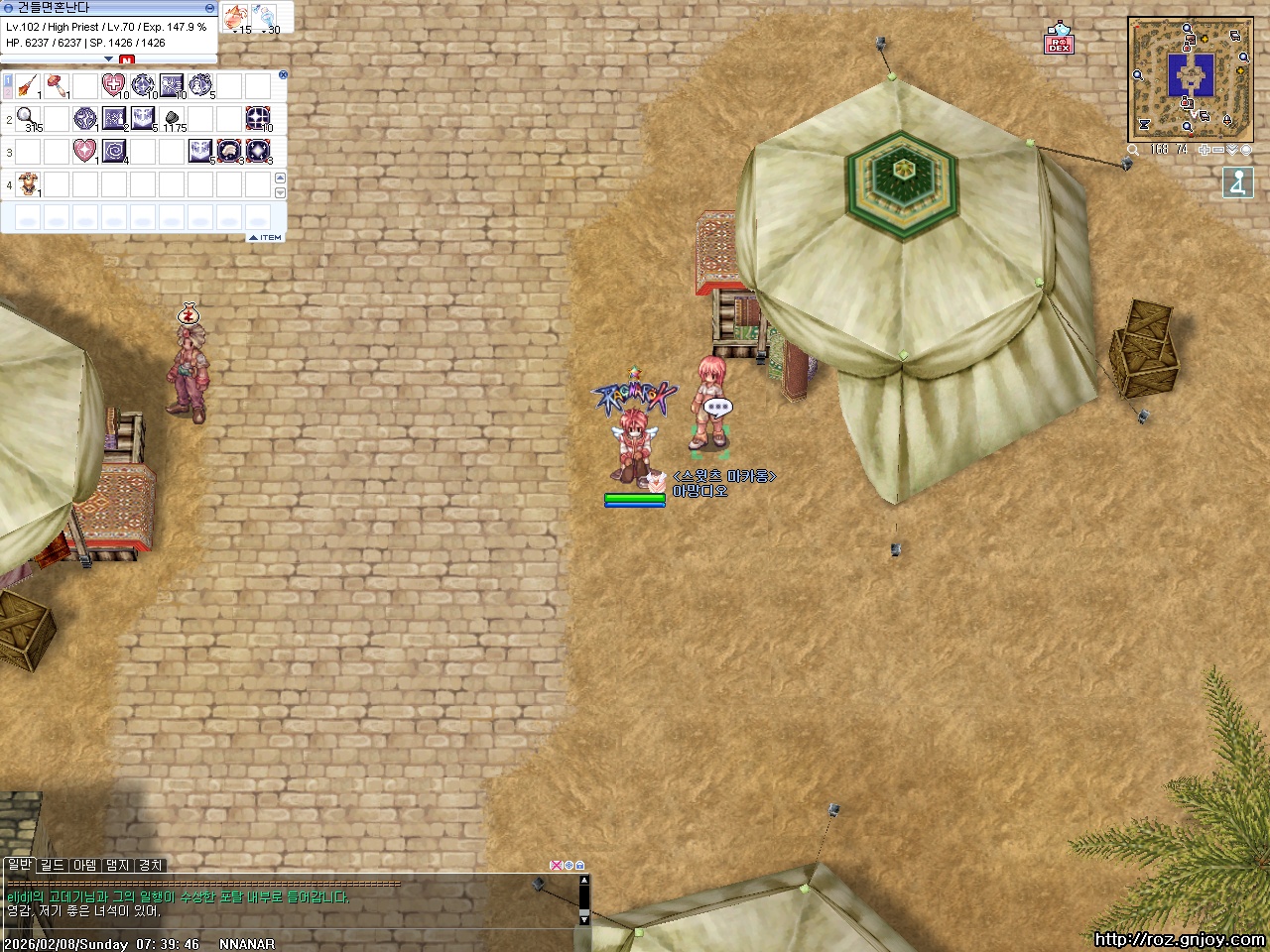Close the hotkey bar window
This screenshot has width=1270, height=952.
[x=283, y=74]
